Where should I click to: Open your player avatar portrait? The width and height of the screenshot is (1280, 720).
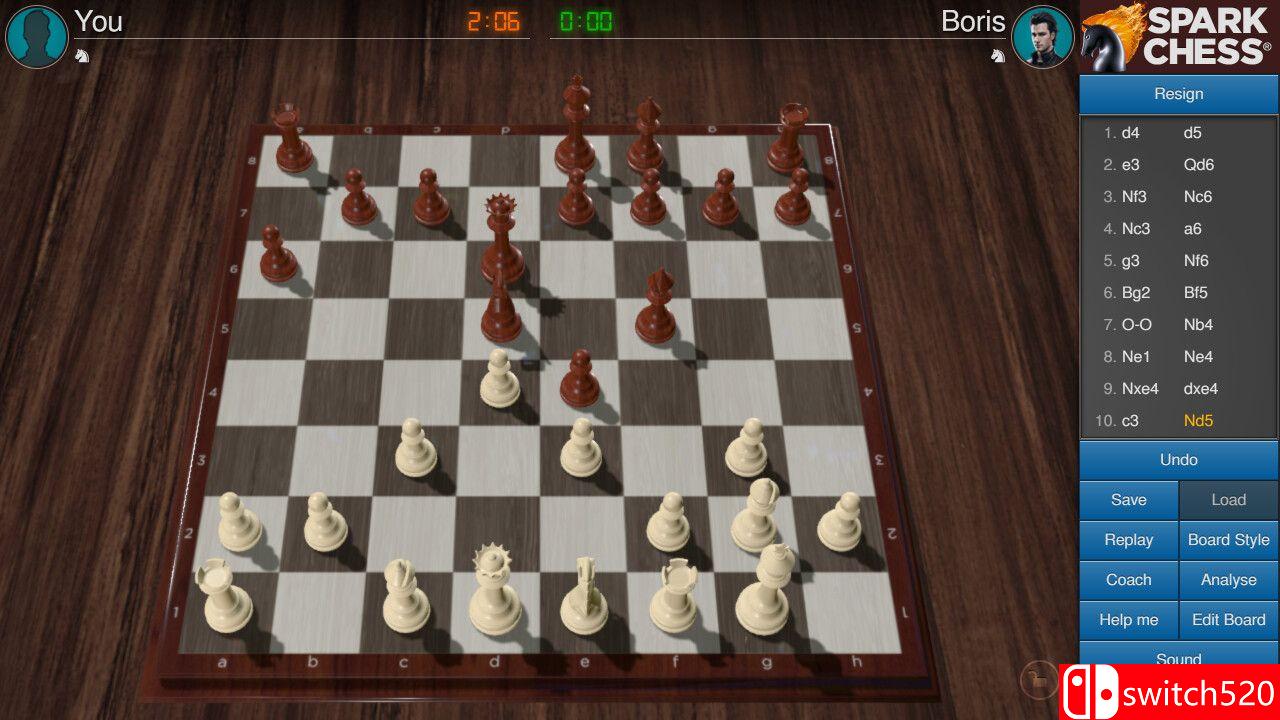[x=36, y=37]
